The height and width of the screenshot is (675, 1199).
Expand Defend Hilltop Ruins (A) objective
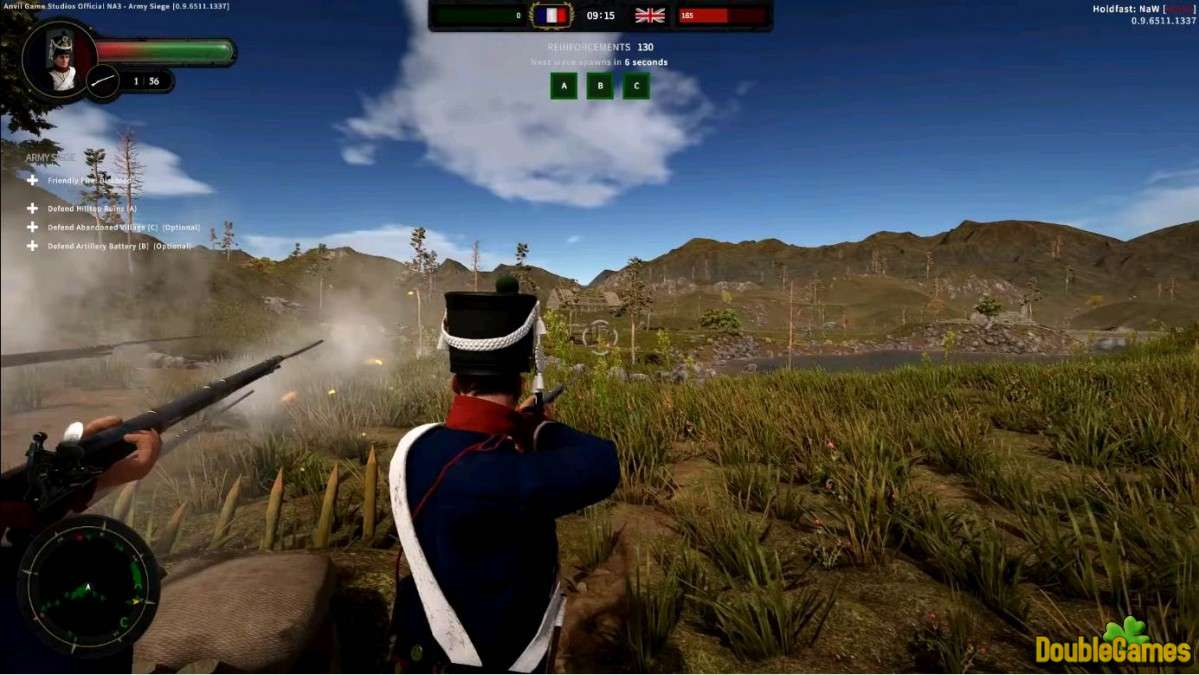(x=33, y=208)
